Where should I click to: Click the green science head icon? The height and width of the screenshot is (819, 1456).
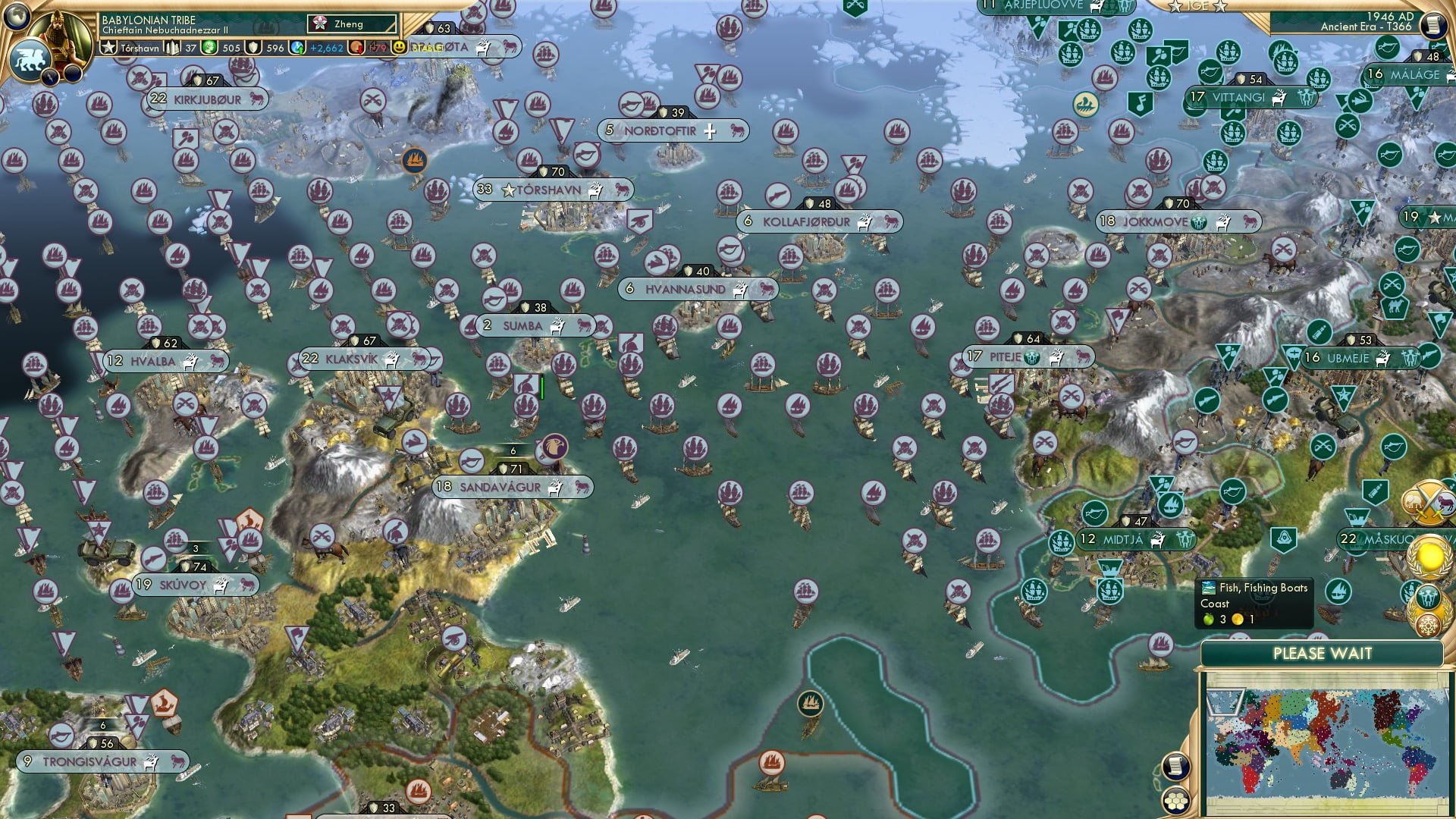click(x=210, y=48)
